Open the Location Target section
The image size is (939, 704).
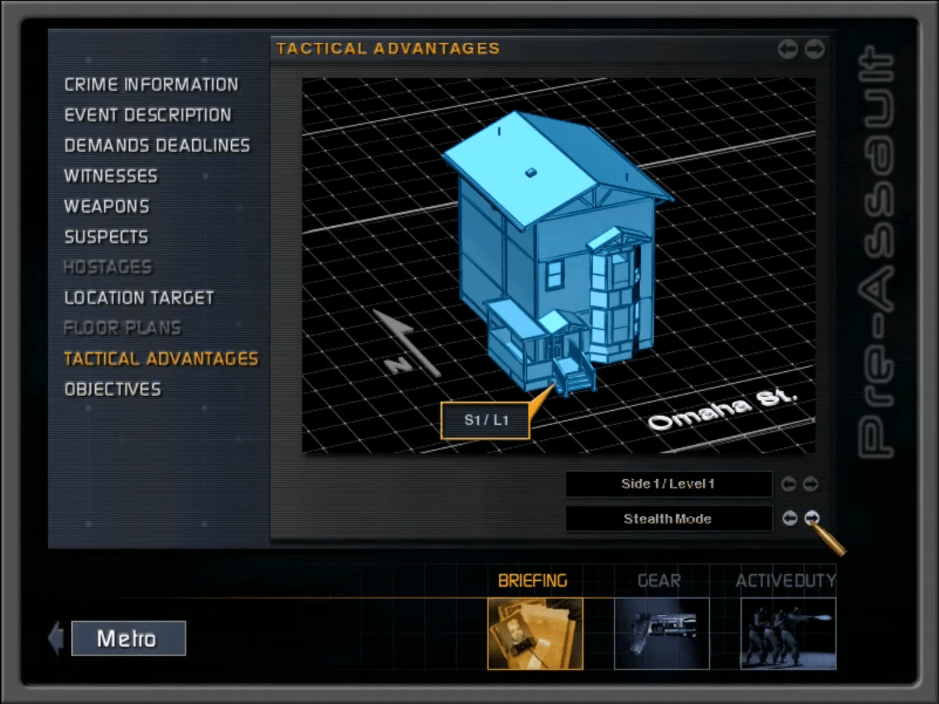click(139, 298)
